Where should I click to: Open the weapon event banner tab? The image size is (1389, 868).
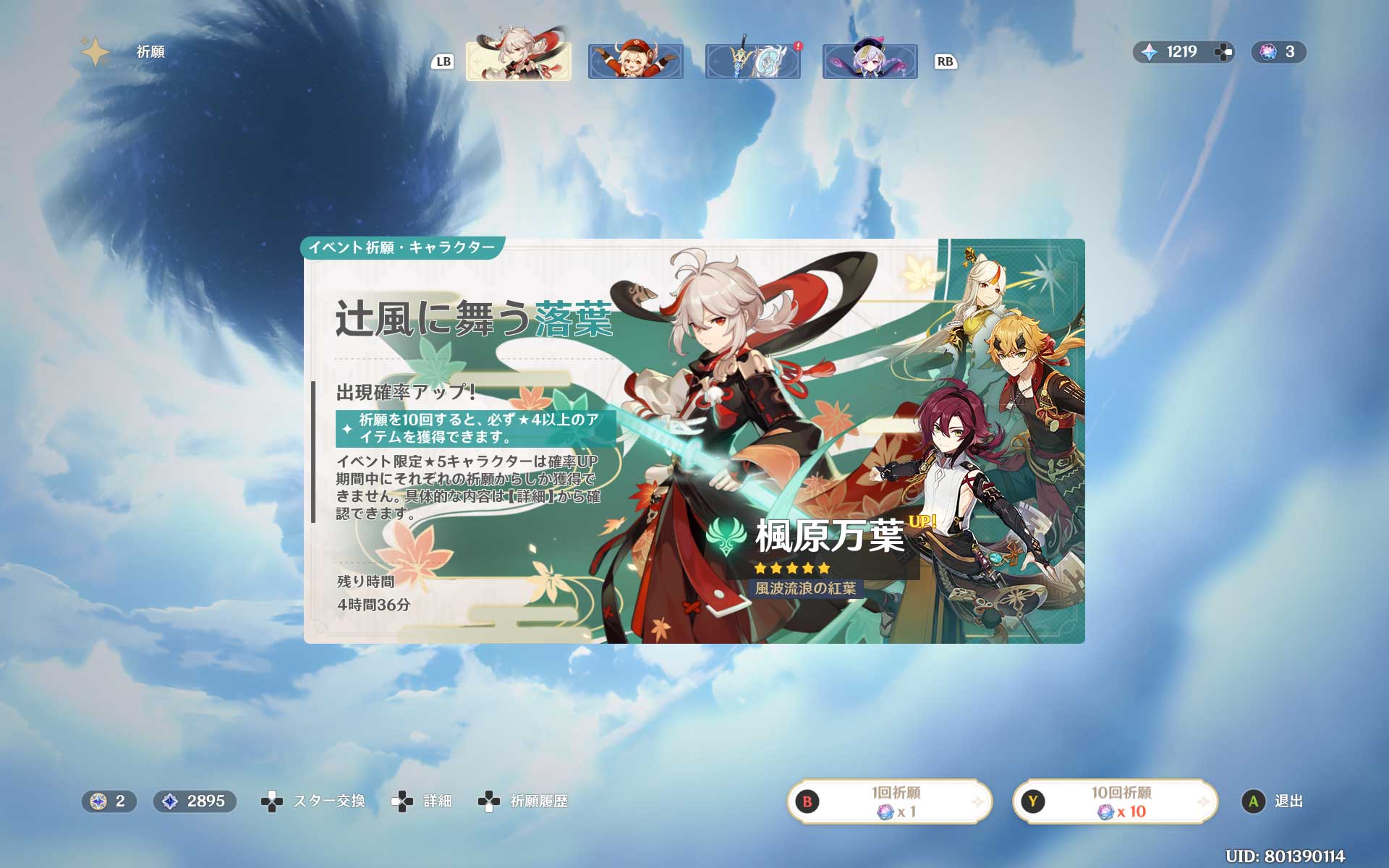(752, 61)
